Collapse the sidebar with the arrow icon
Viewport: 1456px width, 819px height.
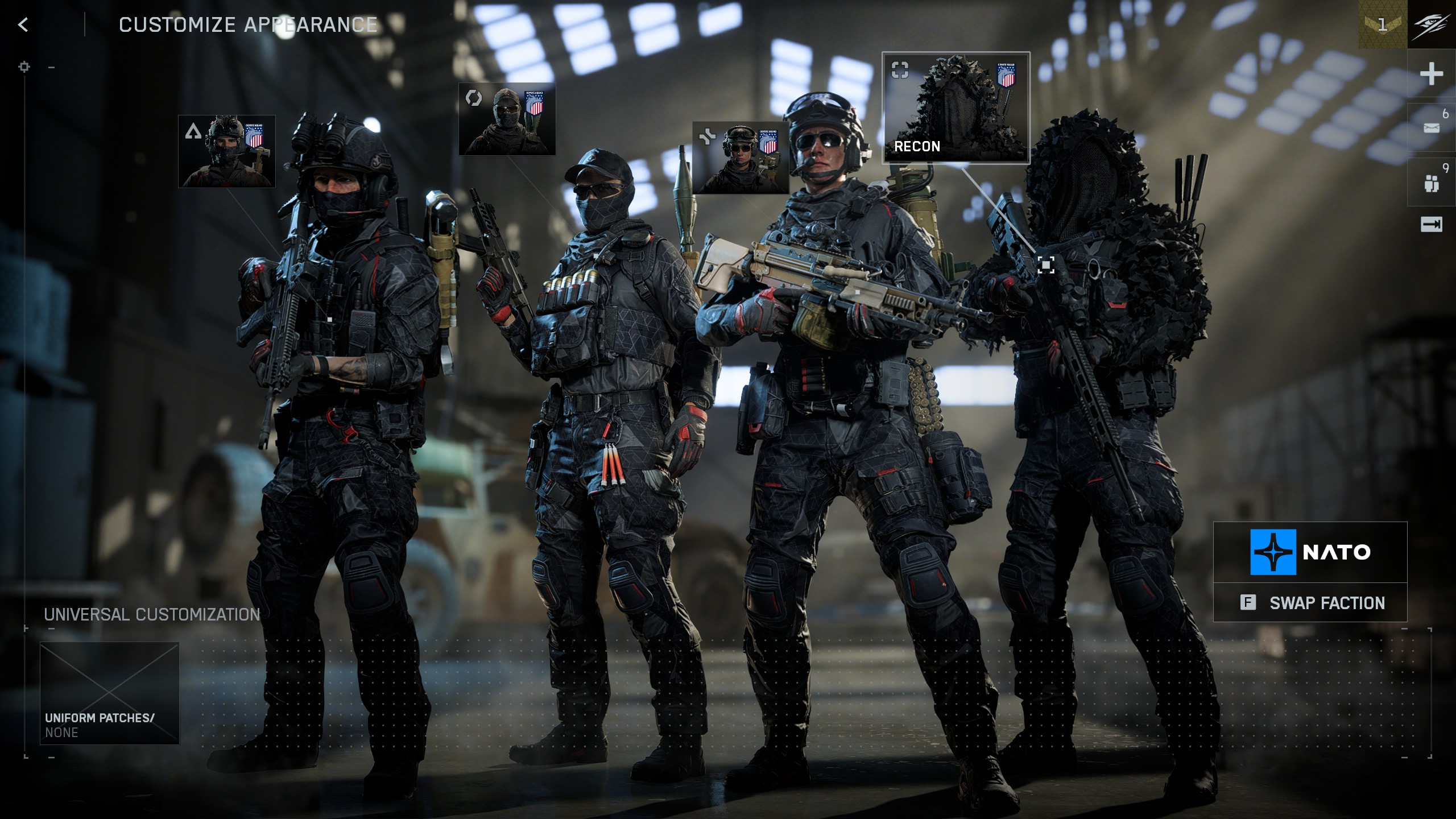point(1431,225)
